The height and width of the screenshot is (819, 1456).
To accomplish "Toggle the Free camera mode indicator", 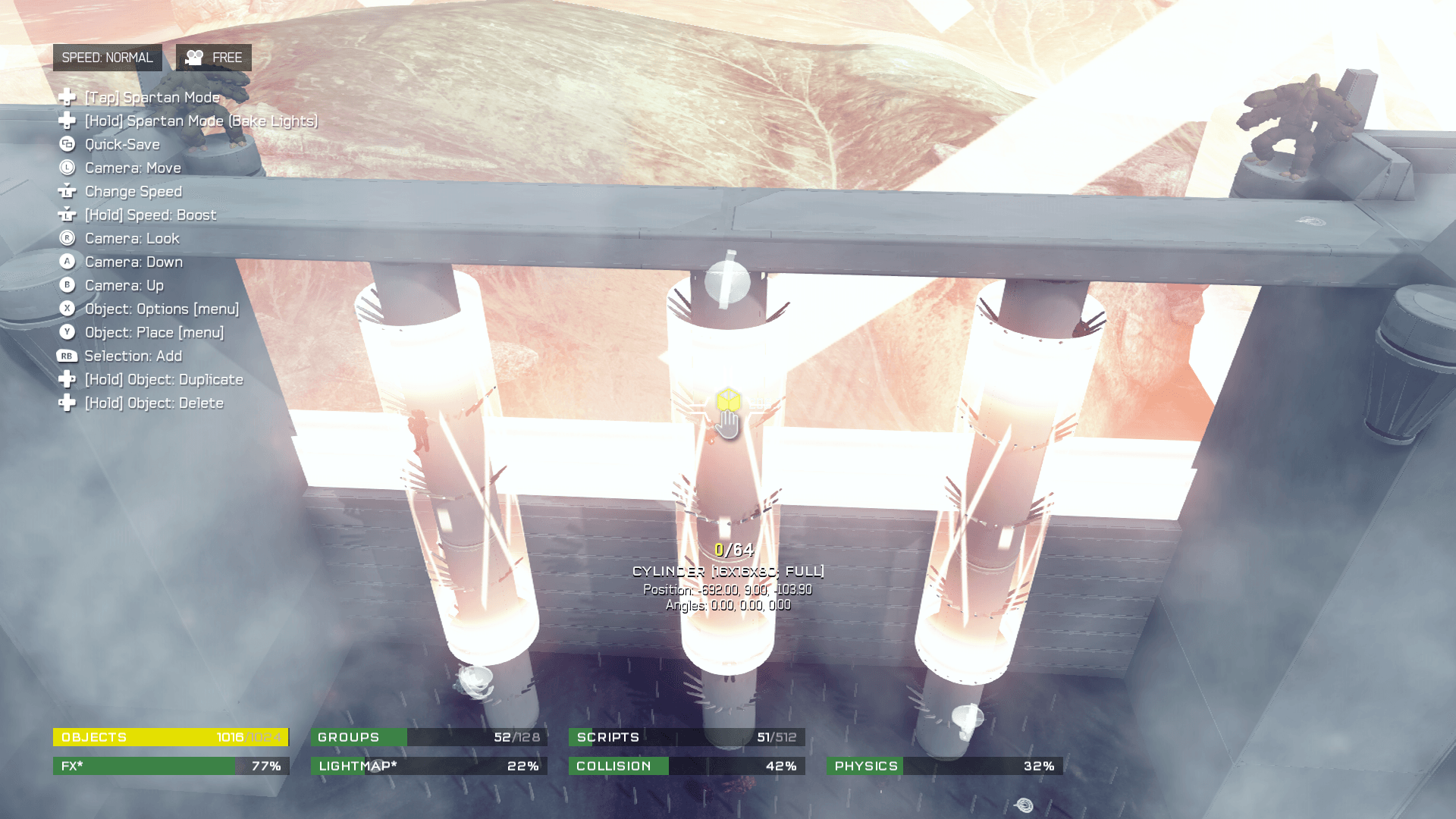I will pyautogui.click(x=214, y=58).
